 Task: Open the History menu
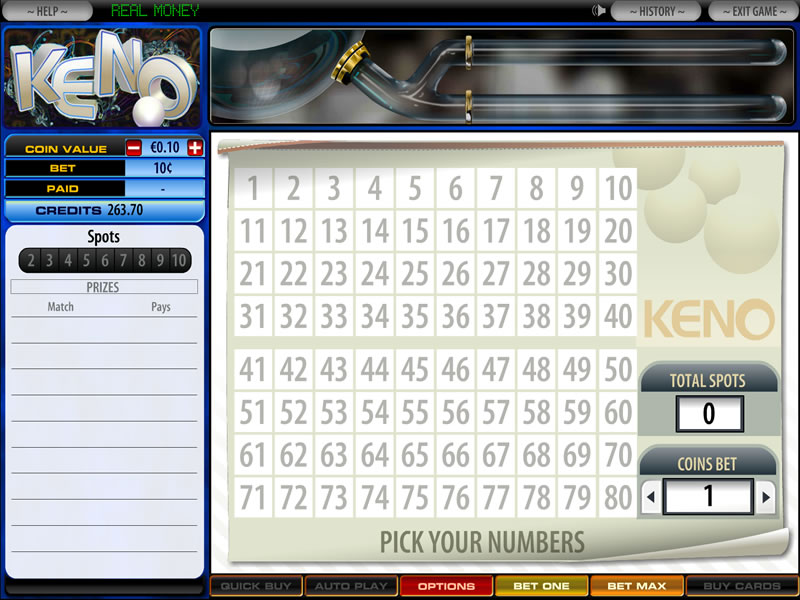click(657, 11)
